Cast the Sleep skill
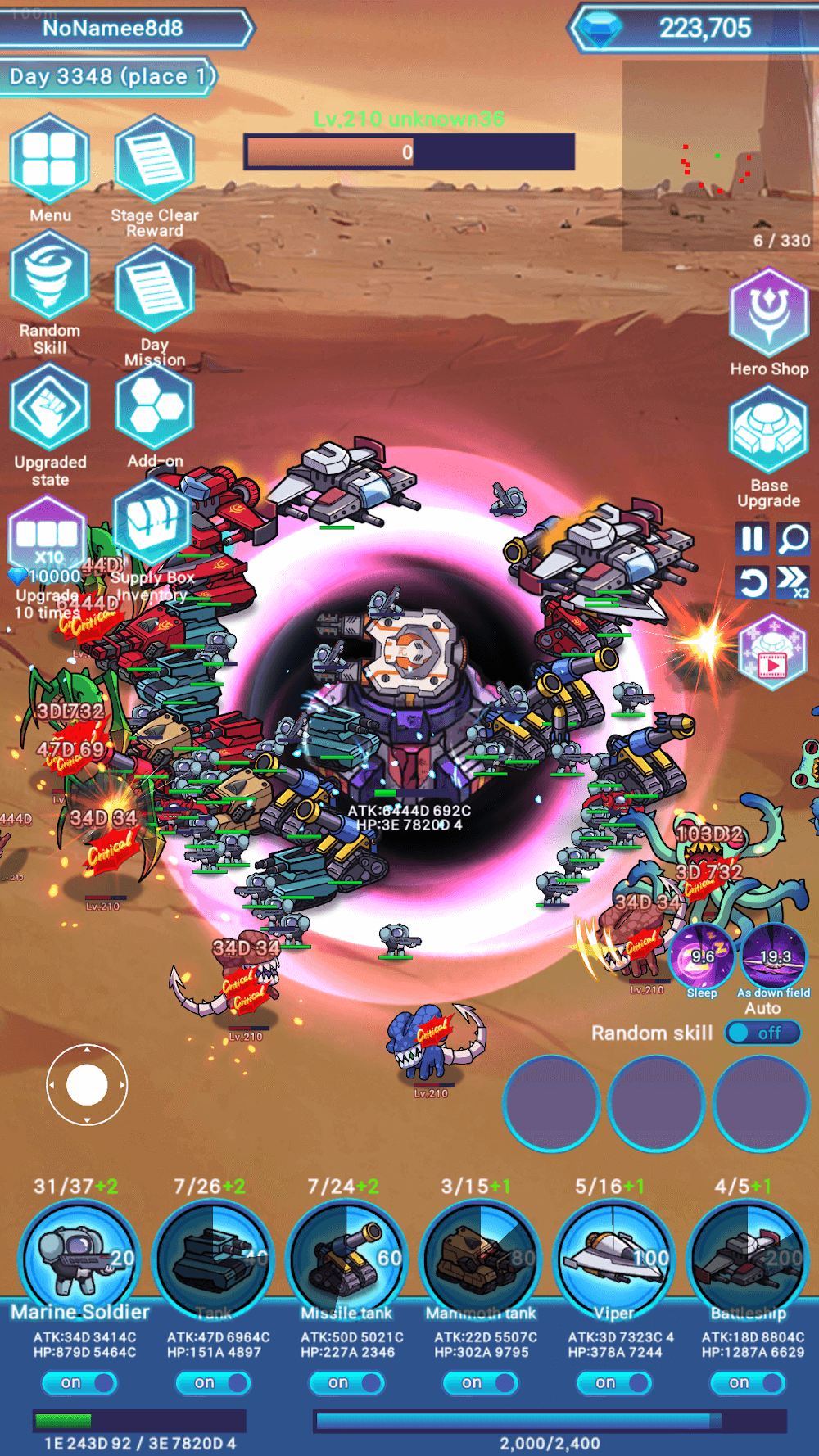Screen dimensions: 819x1456 pos(702,955)
